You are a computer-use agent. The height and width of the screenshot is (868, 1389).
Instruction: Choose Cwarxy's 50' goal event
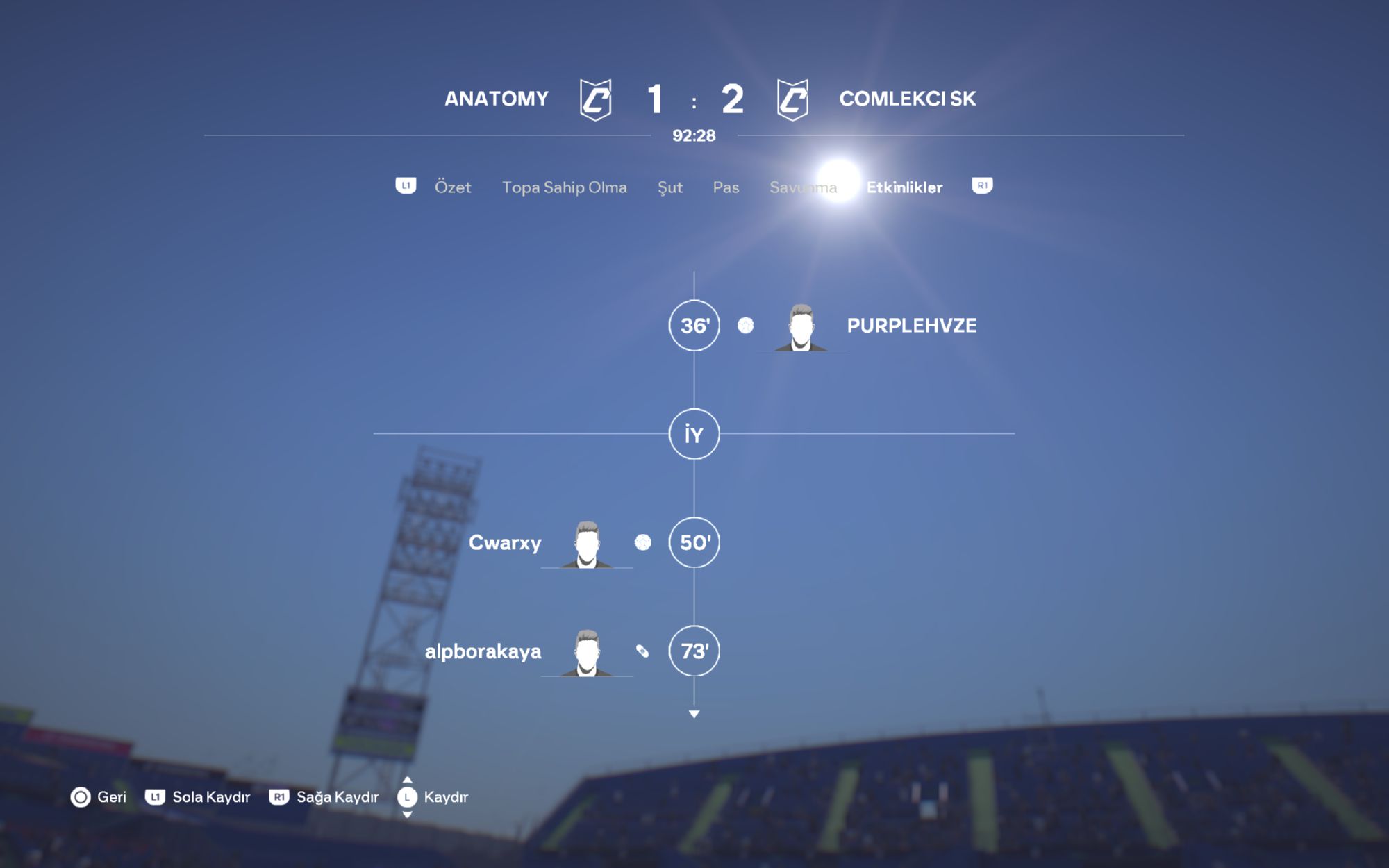point(505,542)
